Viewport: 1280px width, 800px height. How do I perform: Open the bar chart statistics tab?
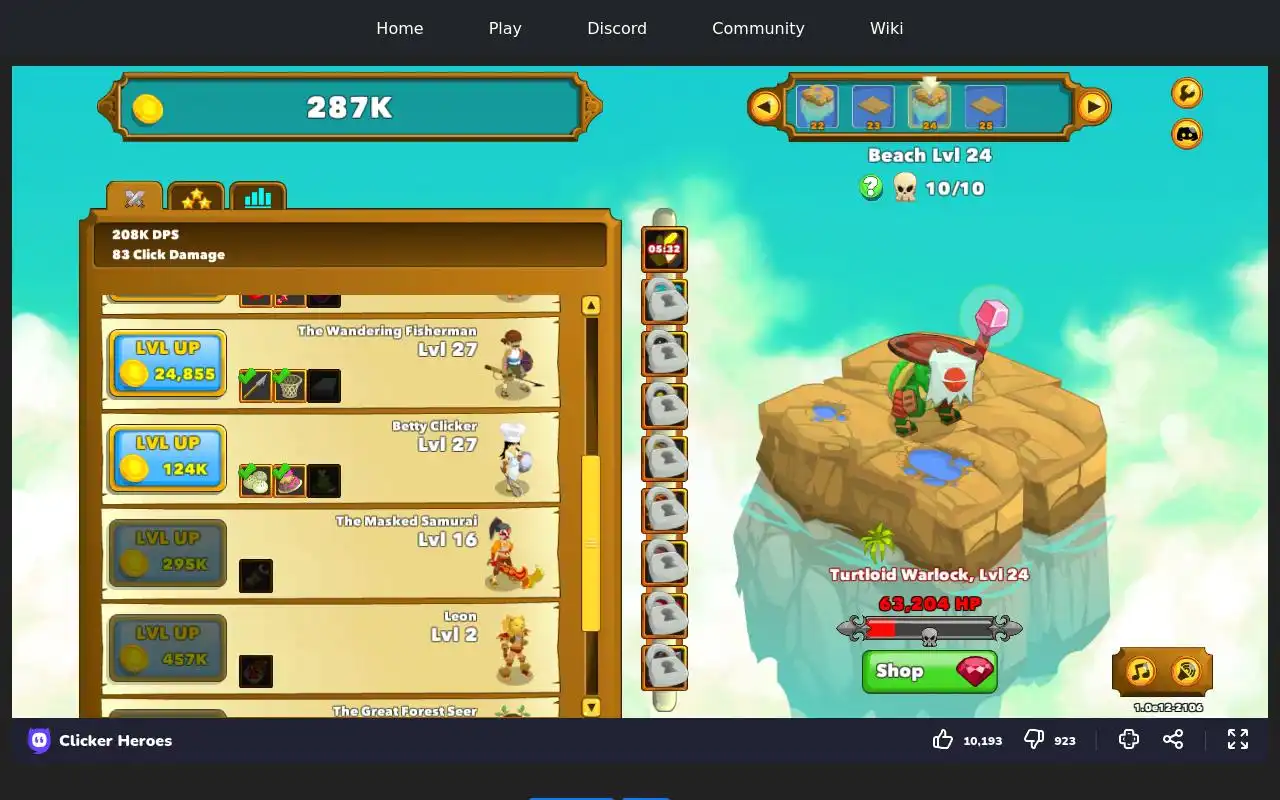tap(258, 198)
